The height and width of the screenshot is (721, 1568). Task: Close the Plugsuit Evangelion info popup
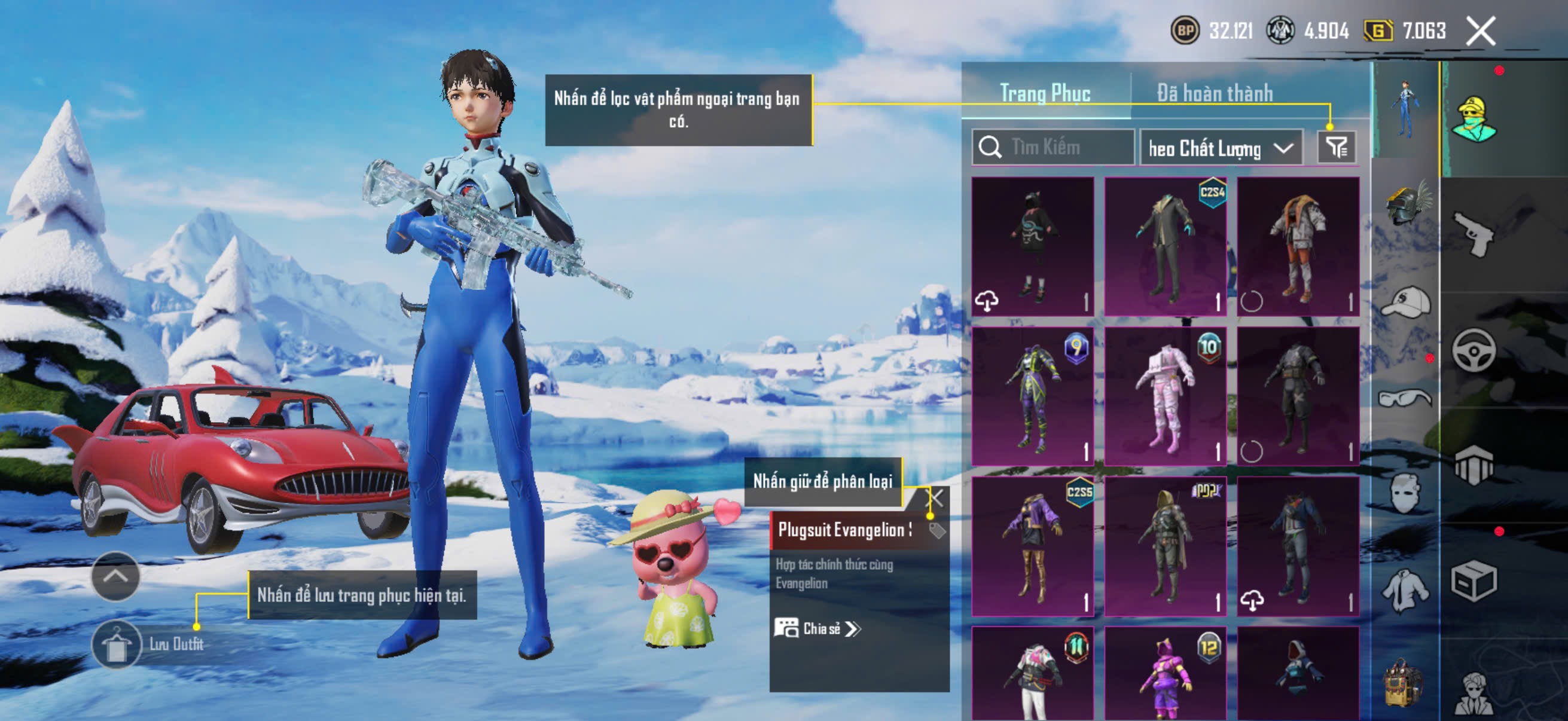(x=934, y=499)
